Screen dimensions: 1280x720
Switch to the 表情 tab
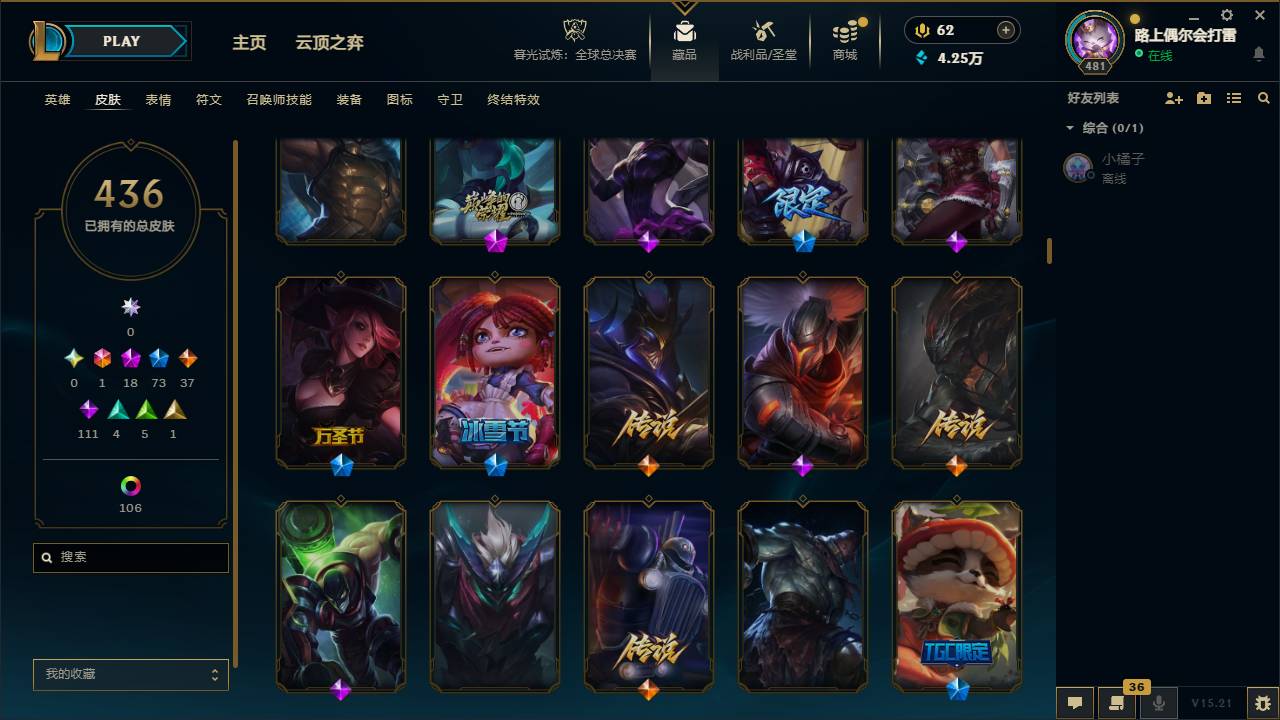point(158,100)
